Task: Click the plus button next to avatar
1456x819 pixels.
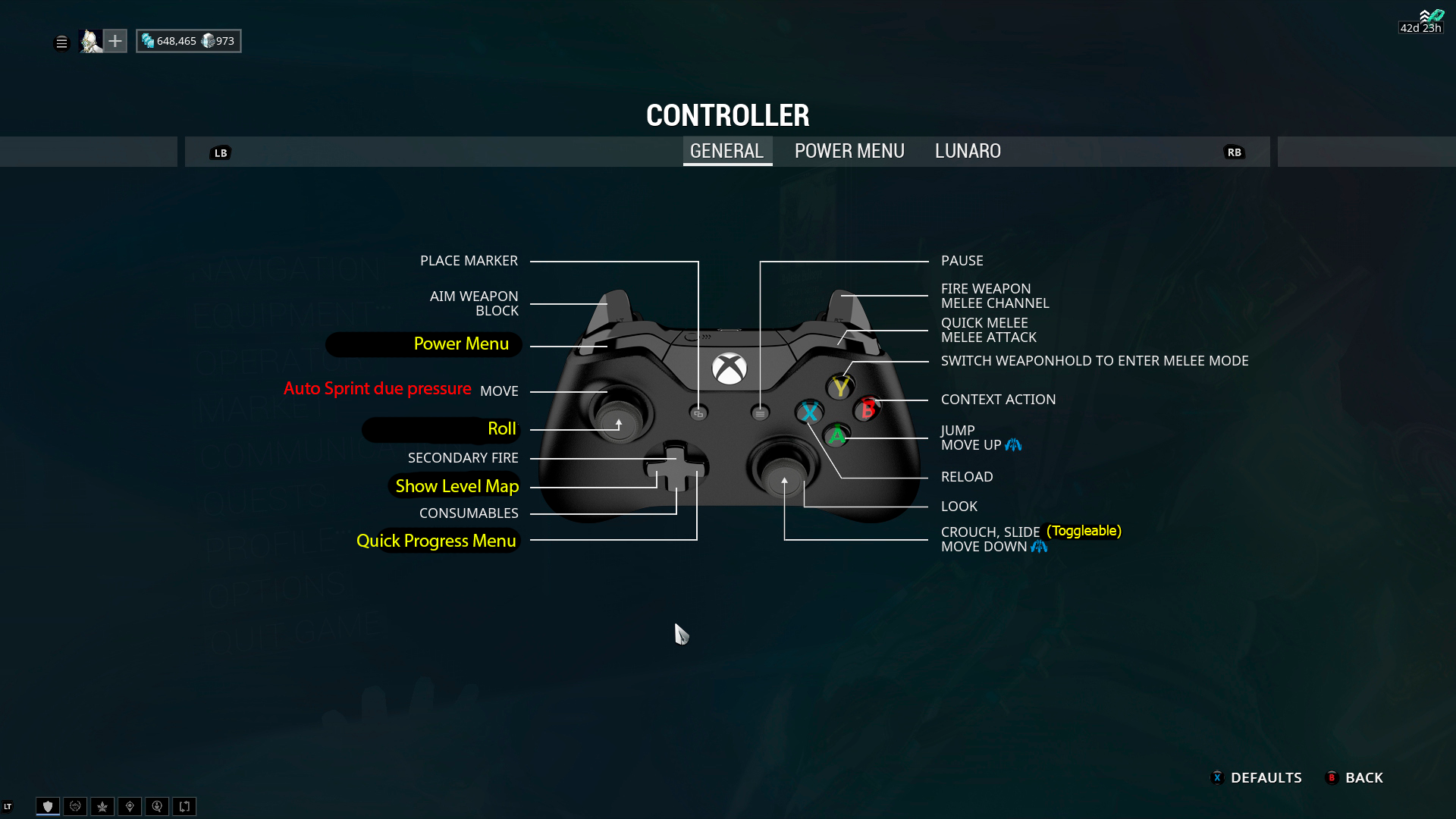Action: click(115, 41)
